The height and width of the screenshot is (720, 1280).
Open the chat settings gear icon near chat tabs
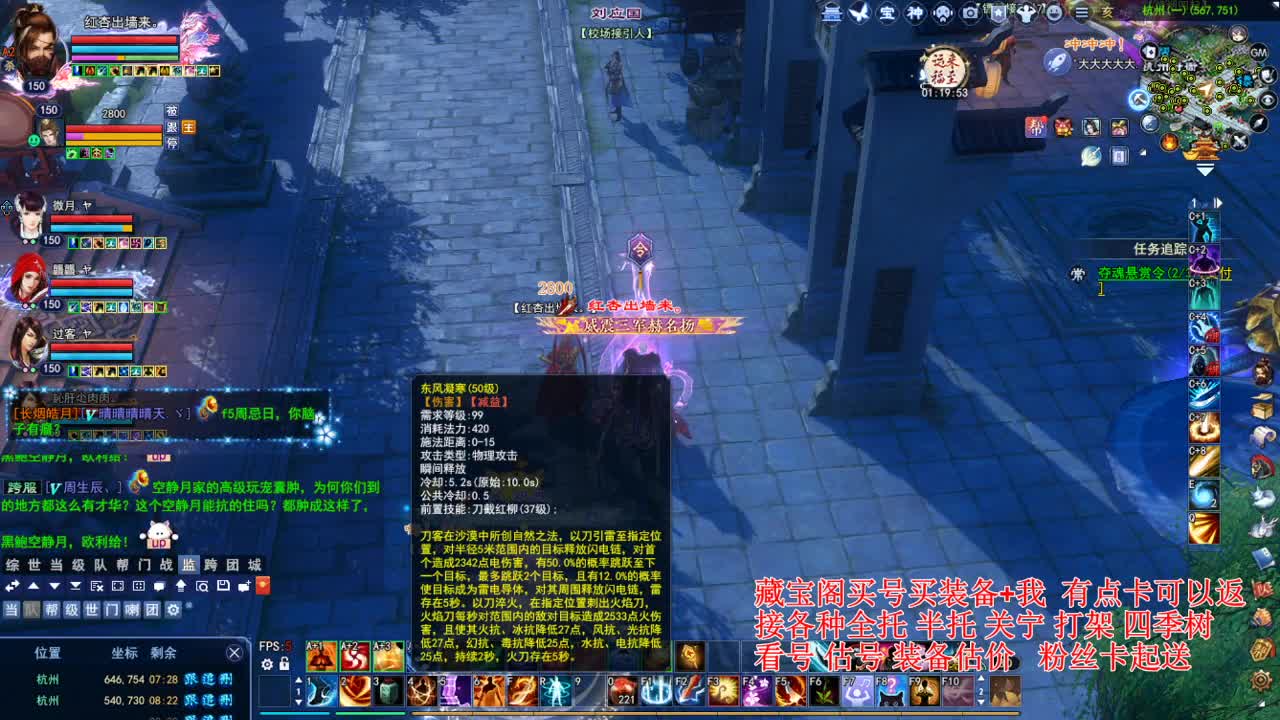[x=171, y=610]
